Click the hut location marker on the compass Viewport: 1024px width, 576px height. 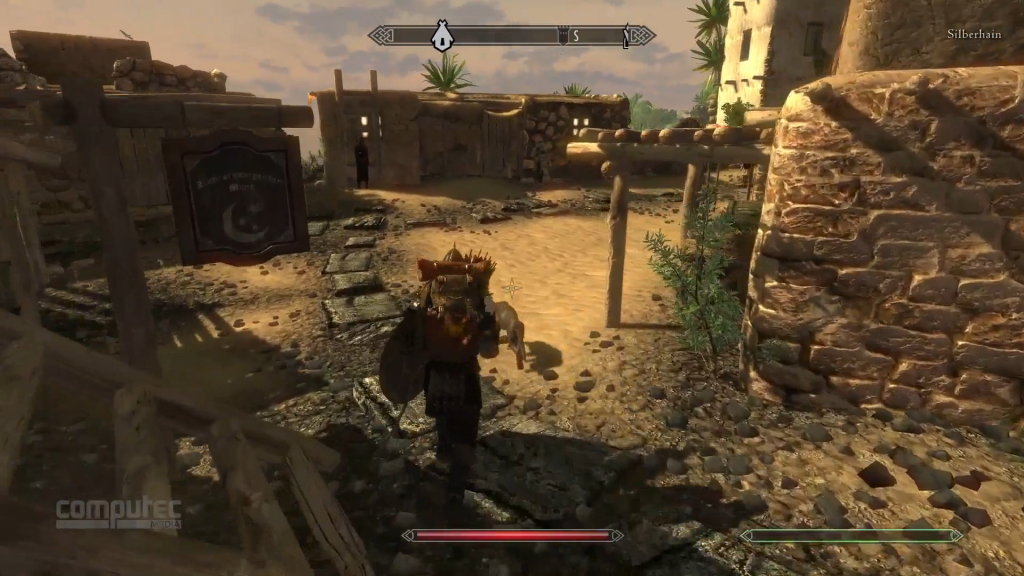click(440, 36)
